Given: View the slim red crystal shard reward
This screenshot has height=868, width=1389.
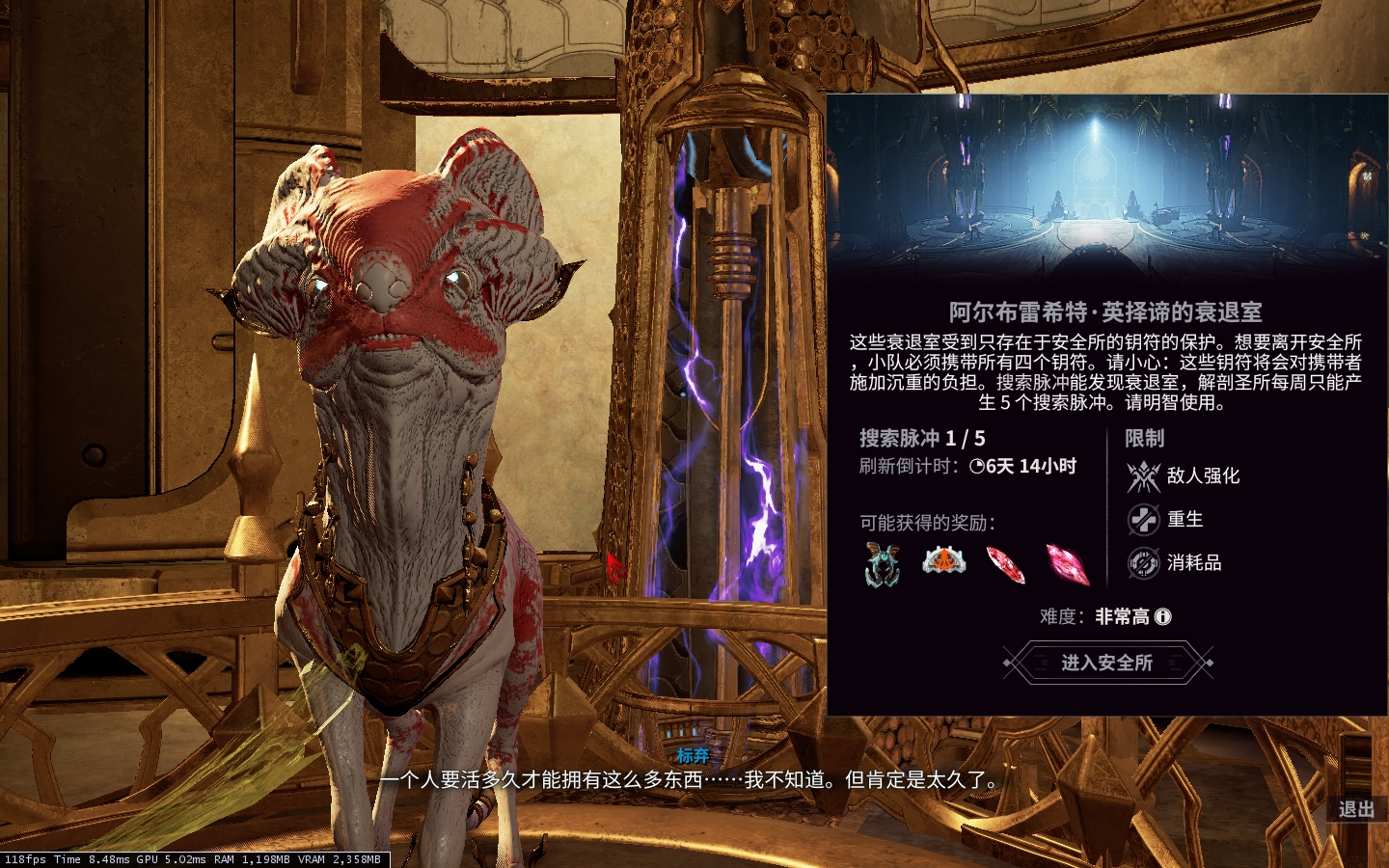Looking at the screenshot, I should click(x=1005, y=564).
